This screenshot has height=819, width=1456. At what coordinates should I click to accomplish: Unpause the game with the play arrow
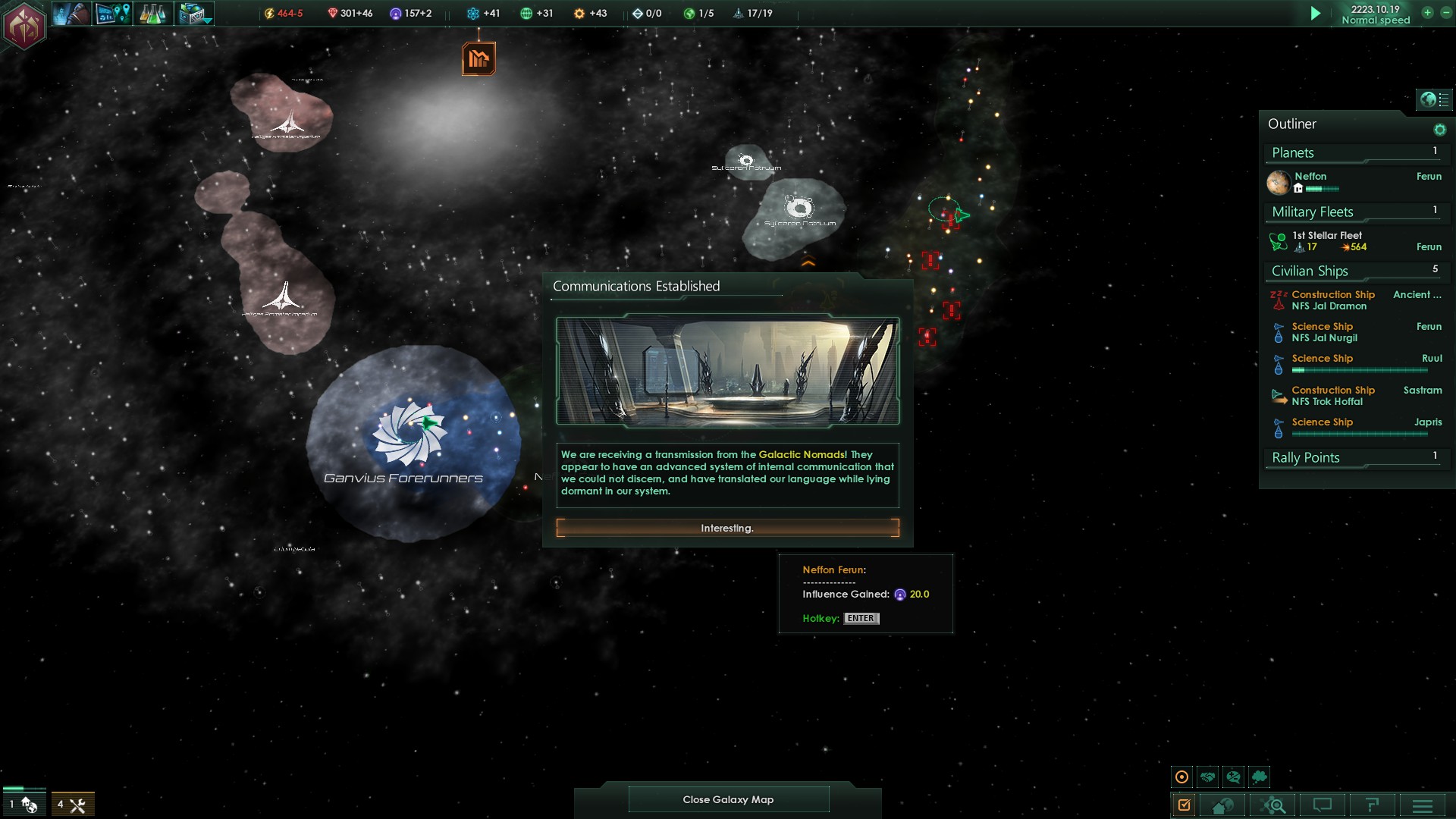pyautogui.click(x=1316, y=14)
